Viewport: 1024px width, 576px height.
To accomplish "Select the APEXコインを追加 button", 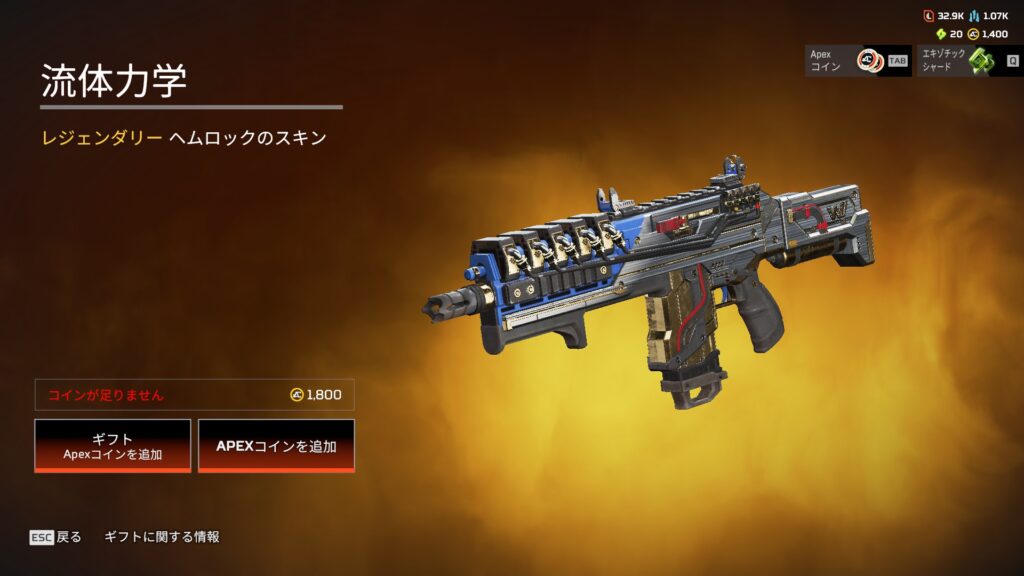I will pyautogui.click(x=276, y=445).
